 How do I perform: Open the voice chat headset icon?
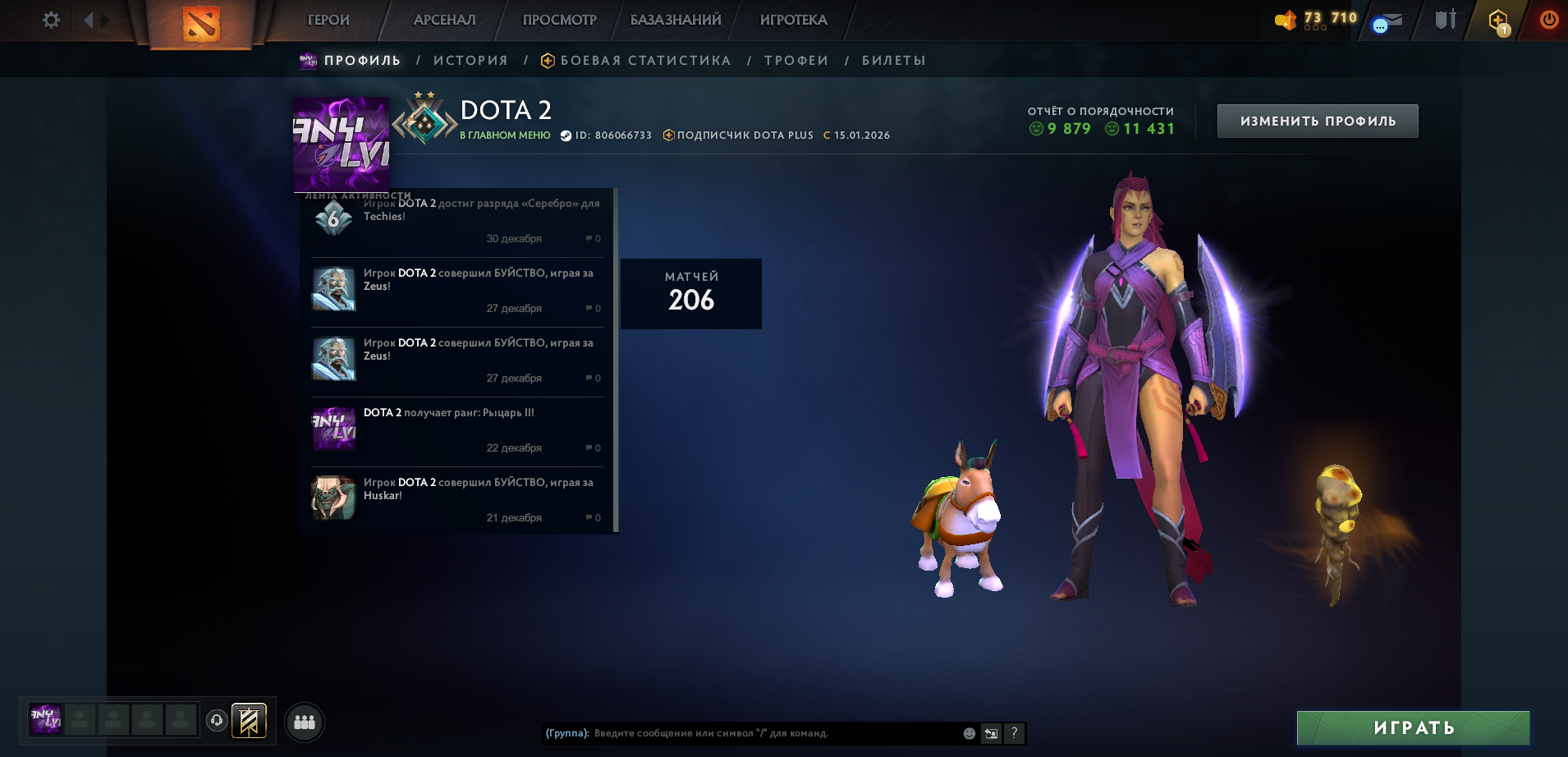point(215,722)
